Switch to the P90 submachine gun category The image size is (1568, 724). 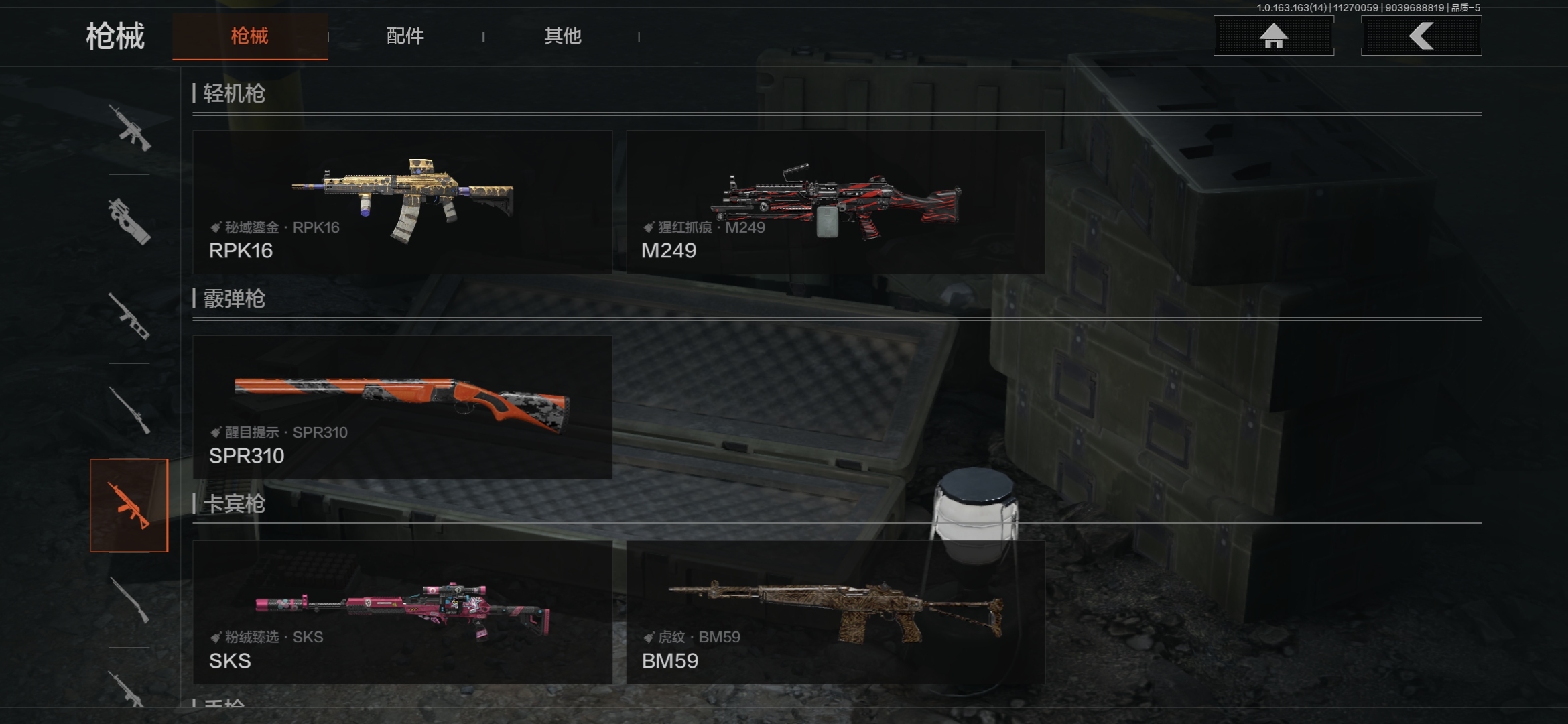pyautogui.click(x=129, y=221)
